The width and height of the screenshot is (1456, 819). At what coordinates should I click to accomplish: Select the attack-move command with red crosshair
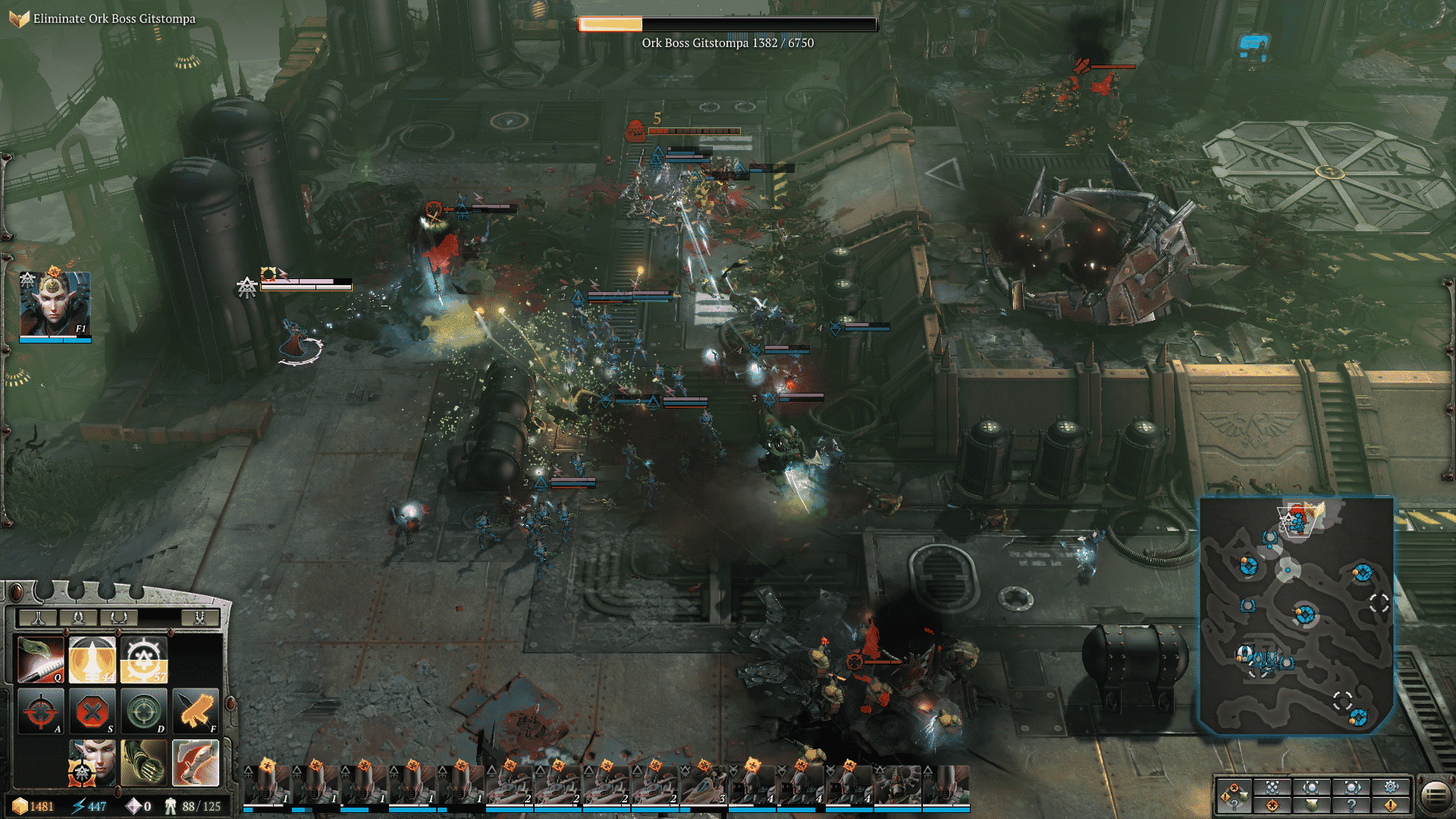42,711
